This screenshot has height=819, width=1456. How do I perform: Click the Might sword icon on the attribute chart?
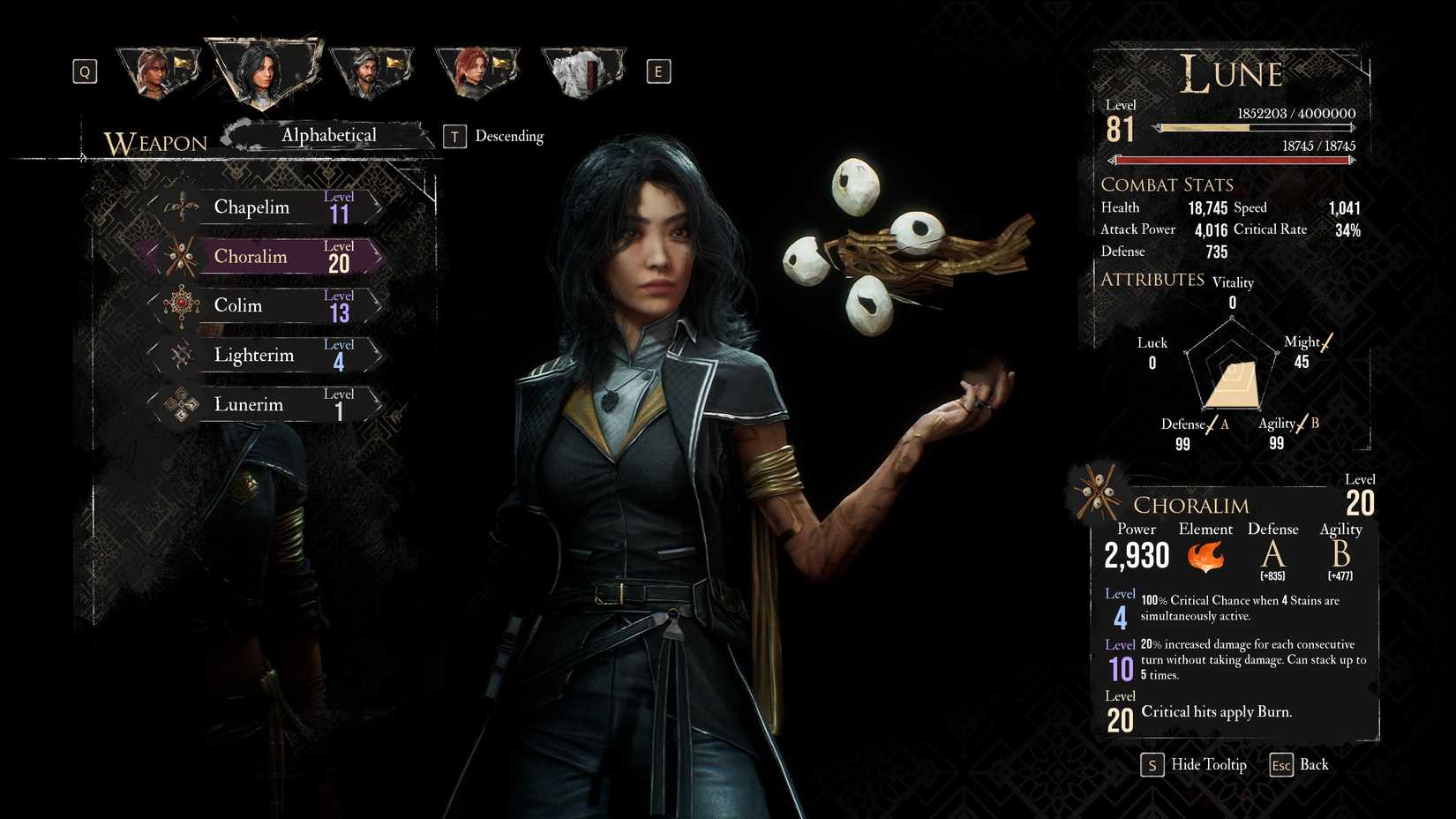1325,341
